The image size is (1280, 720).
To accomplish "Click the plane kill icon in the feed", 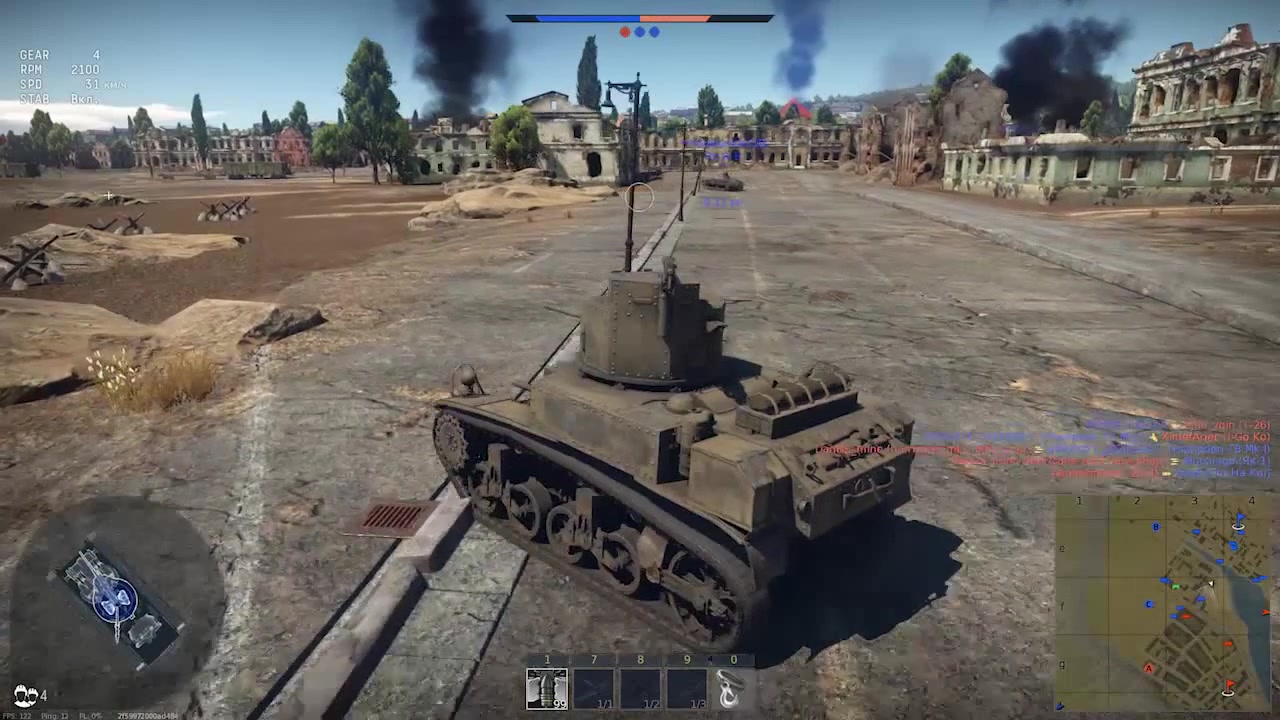I will pos(1153,437).
